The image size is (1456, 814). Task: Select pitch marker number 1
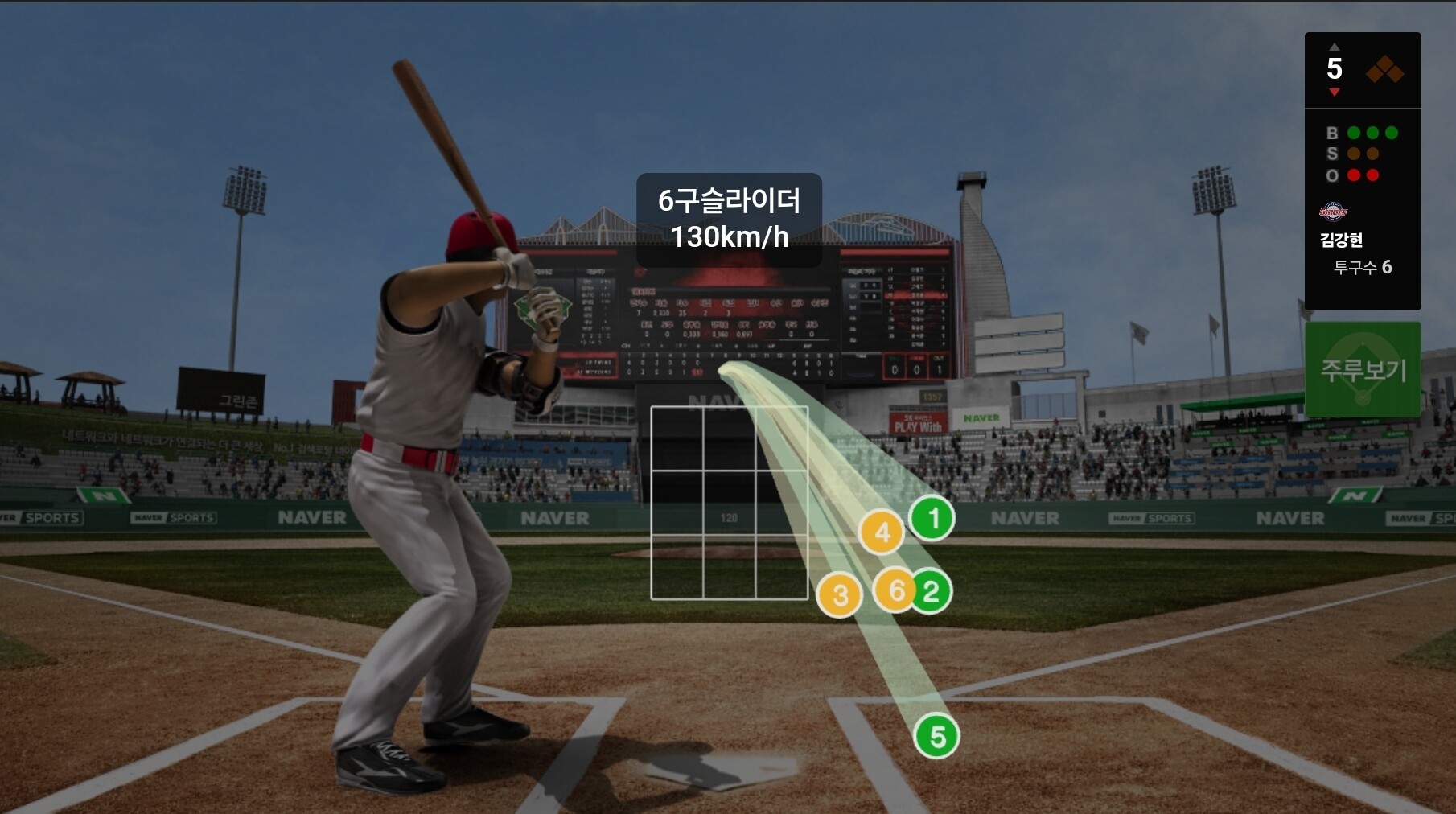coord(932,519)
